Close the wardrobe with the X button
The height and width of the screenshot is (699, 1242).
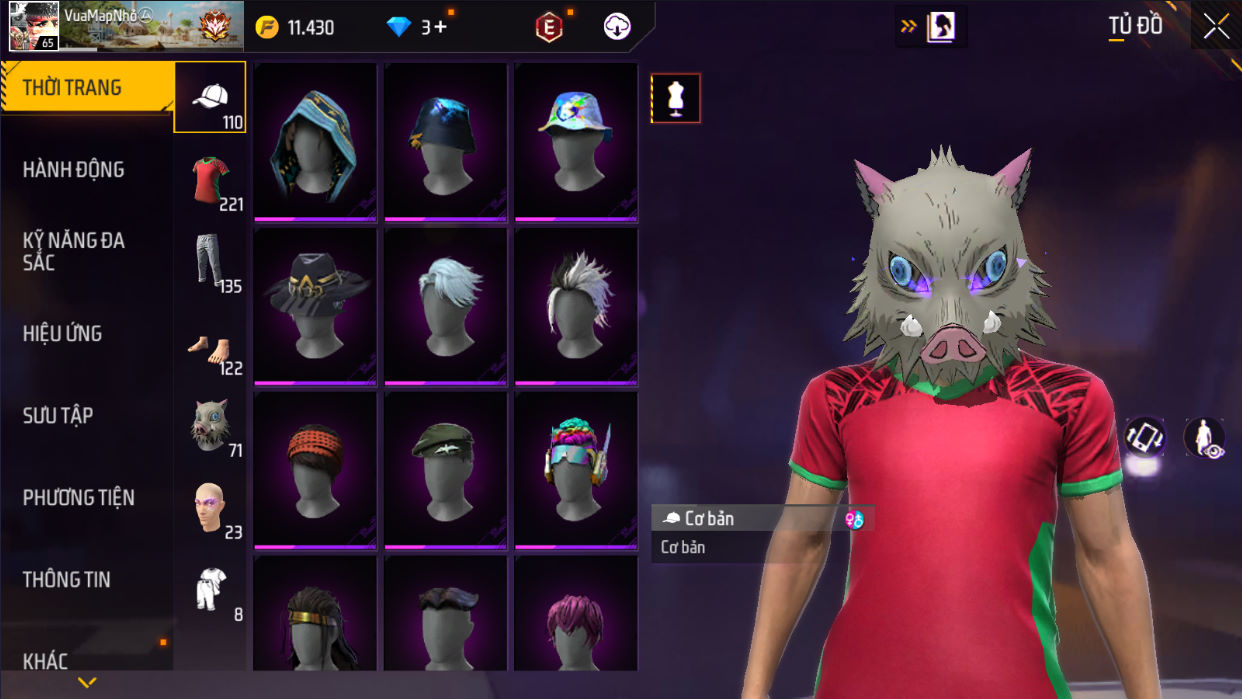click(1216, 27)
